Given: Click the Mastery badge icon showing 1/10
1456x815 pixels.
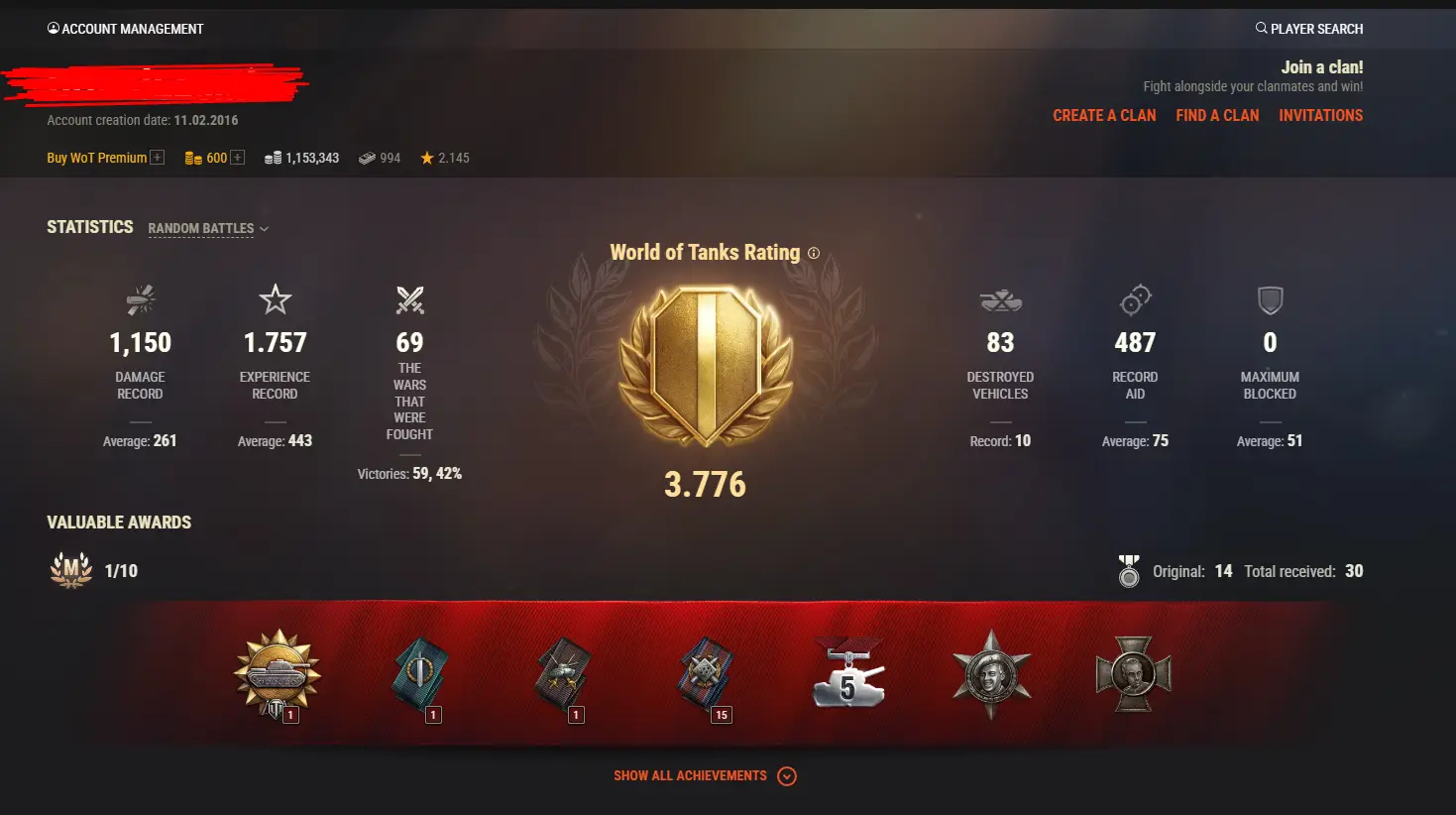Looking at the screenshot, I should click(x=69, y=569).
